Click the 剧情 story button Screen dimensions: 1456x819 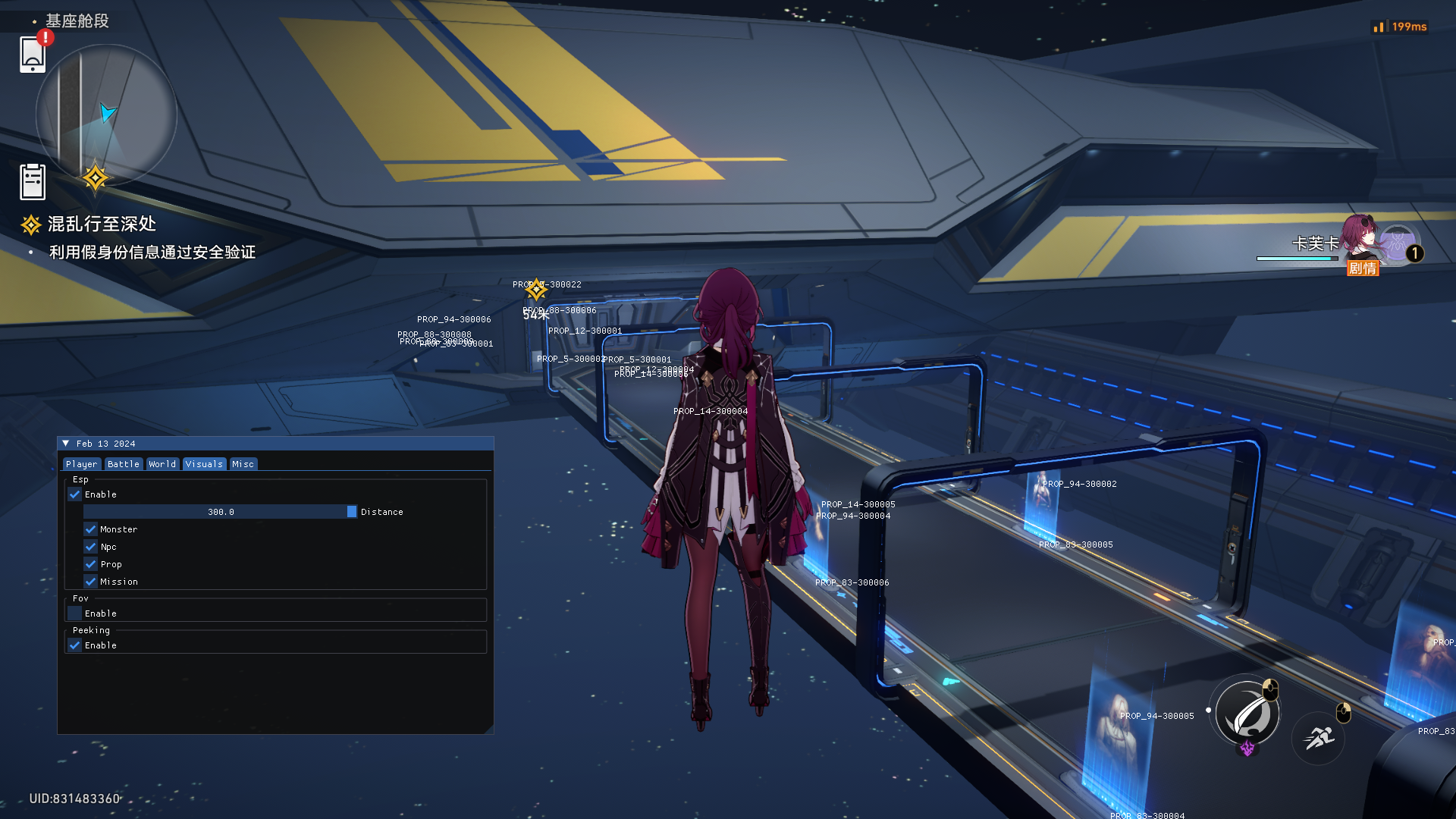tap(1363, 268)
